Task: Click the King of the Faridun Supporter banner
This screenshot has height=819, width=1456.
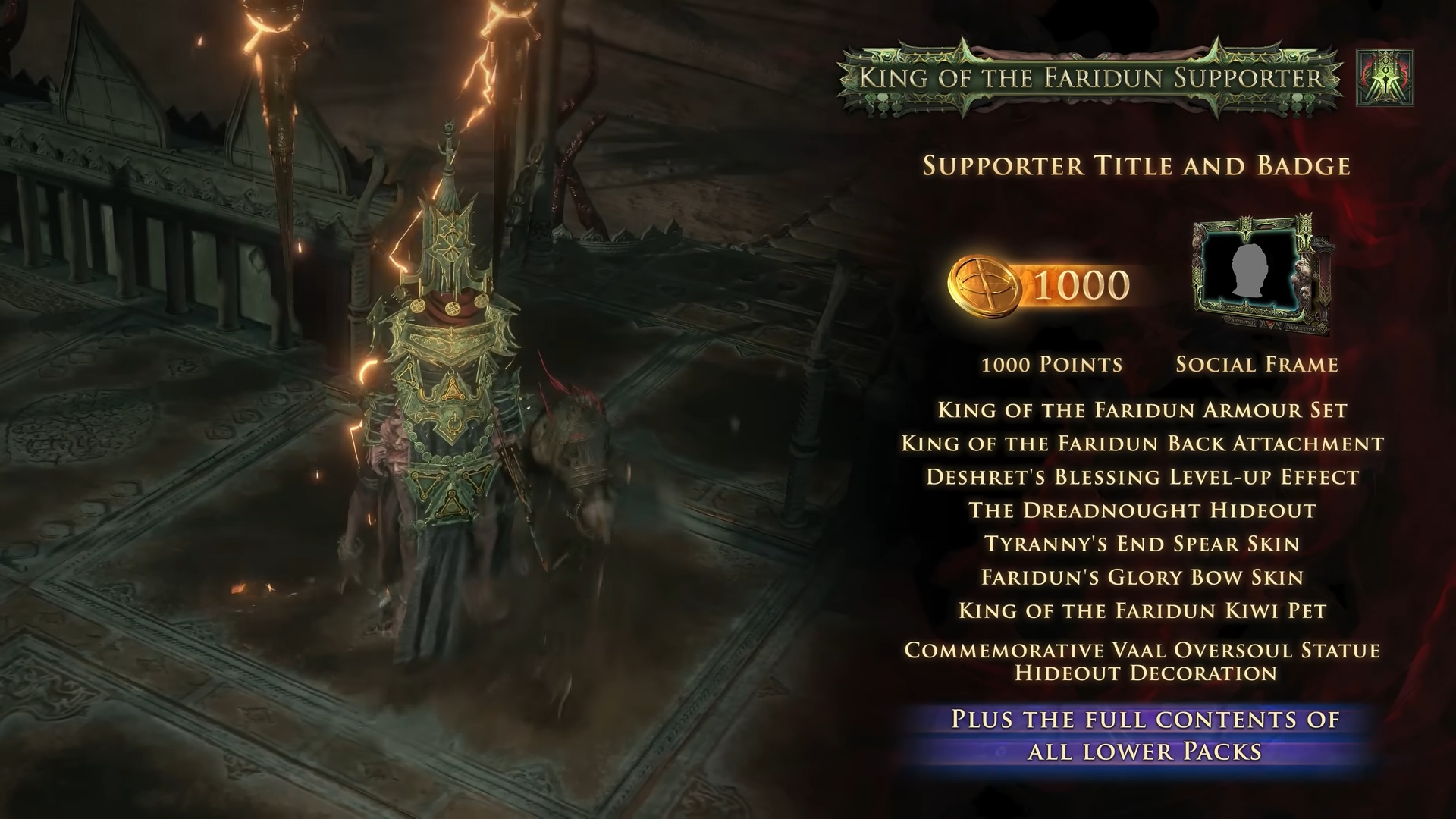Action: tap(1091, 78)
